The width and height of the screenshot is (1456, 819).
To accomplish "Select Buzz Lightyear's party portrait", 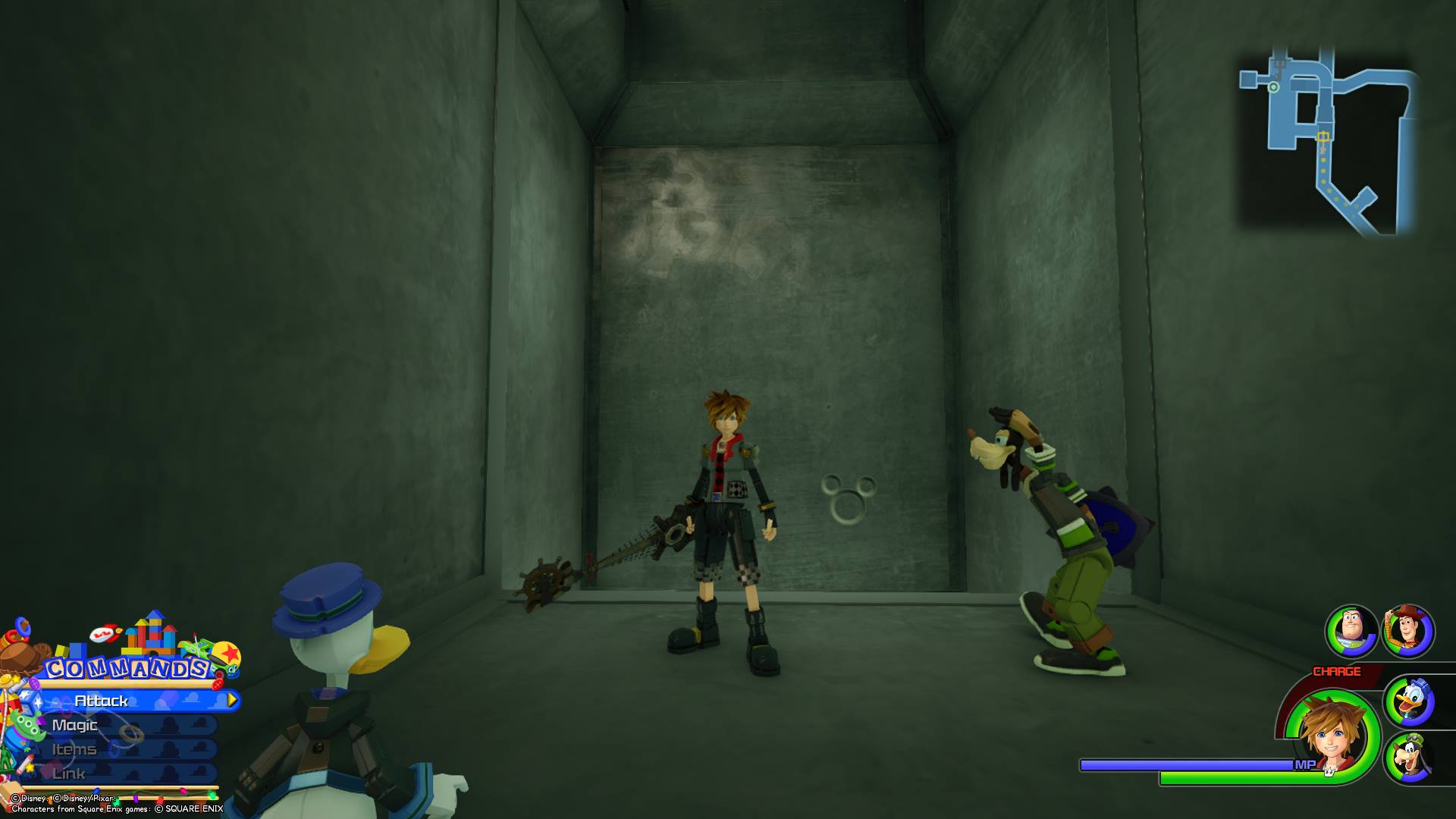I will click(1351, 630).
